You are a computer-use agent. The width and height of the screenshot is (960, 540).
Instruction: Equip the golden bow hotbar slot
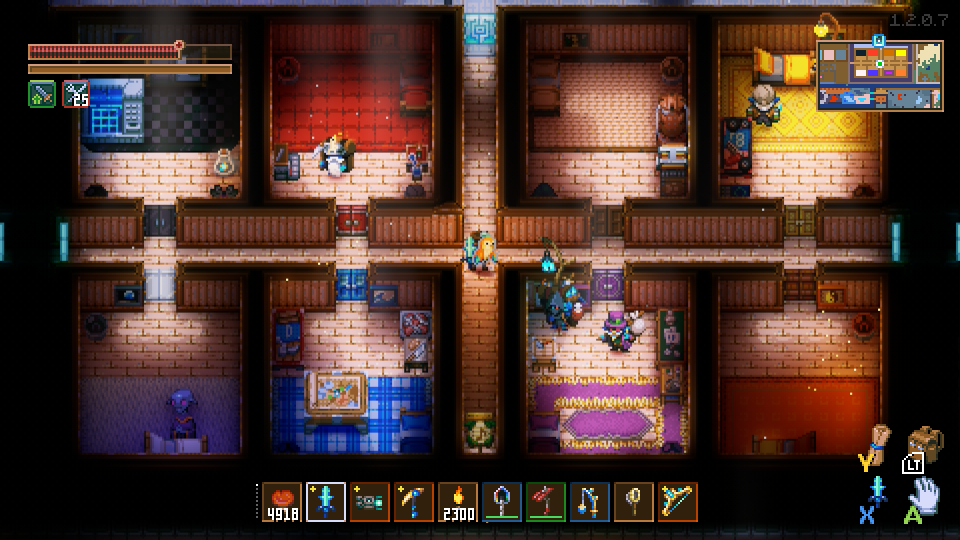coord(678,502)
